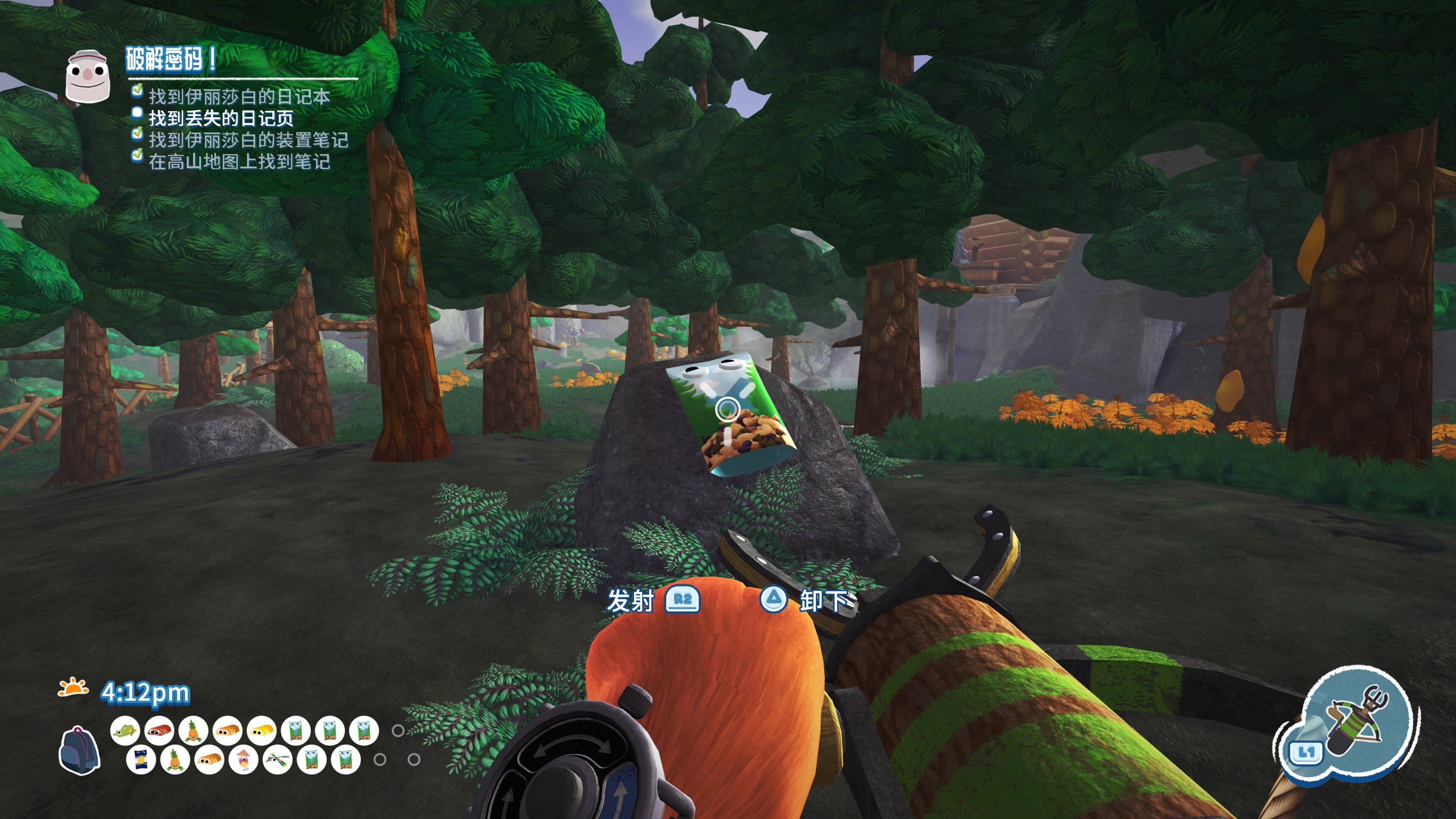
Task: Open the backpack inventory icon
Action: pyautogui.click(x=79, y=749)
